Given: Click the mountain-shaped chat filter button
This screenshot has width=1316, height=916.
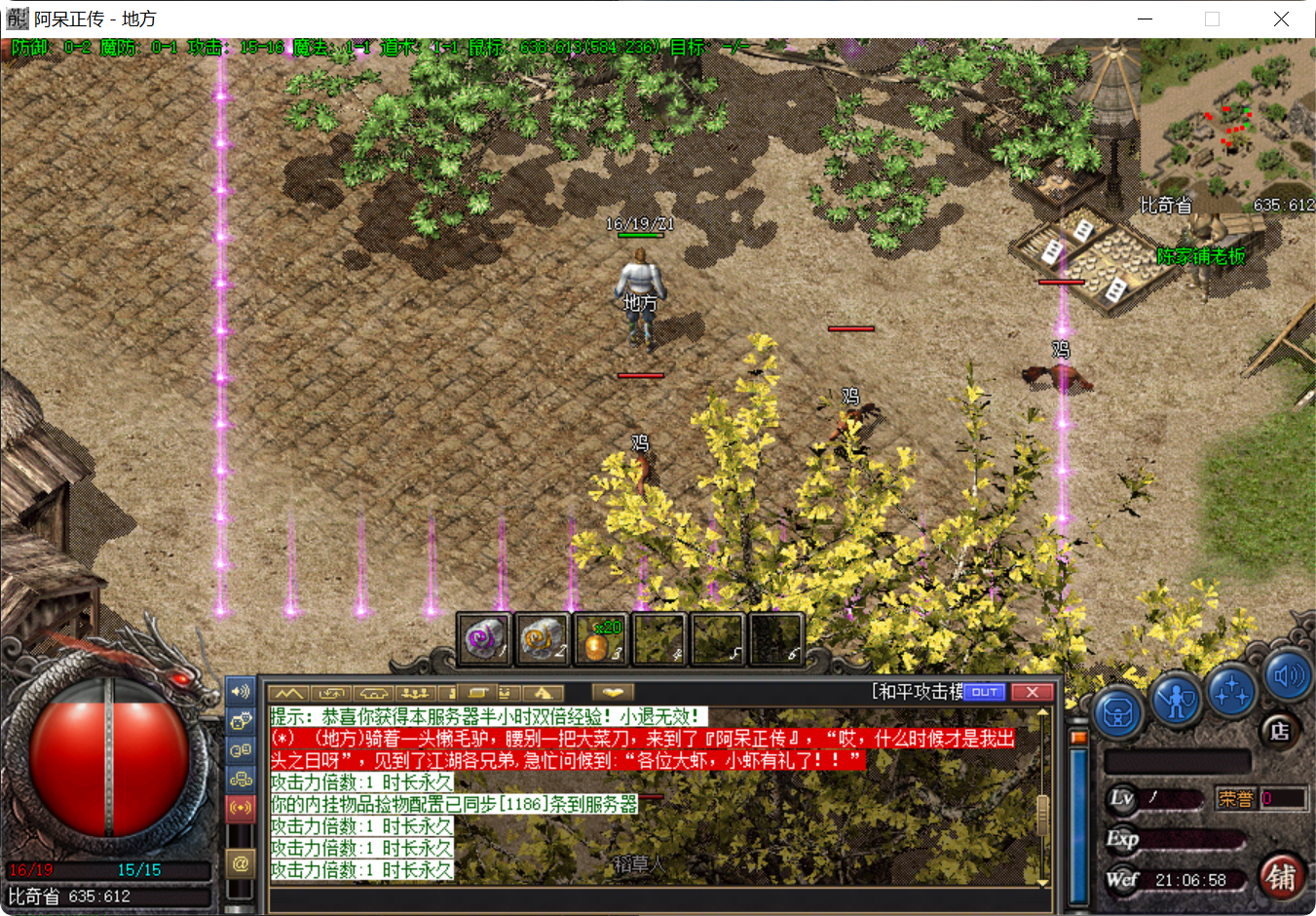Looking at the screenshot, I should pyautogui.click(x=288, y=692).
